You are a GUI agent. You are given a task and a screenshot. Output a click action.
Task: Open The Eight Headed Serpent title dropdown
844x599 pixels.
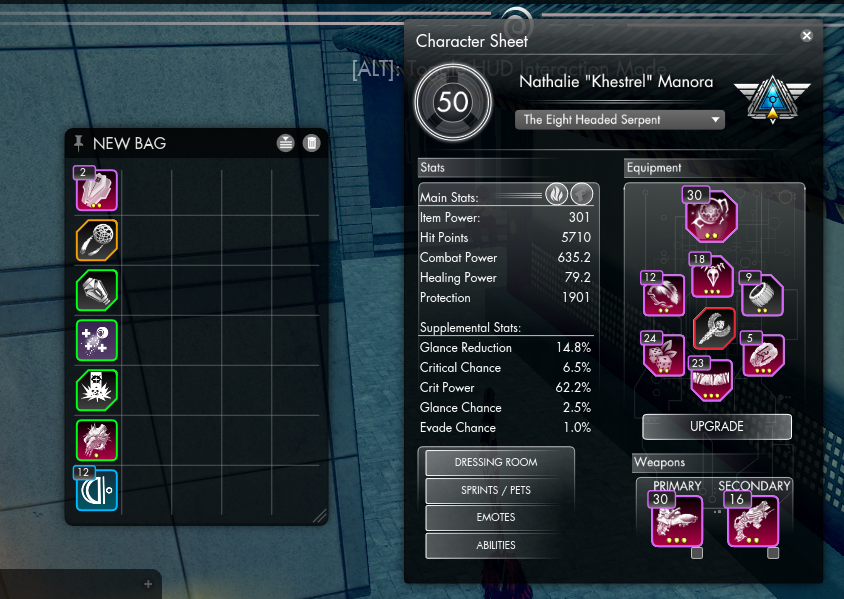point(619,119)
